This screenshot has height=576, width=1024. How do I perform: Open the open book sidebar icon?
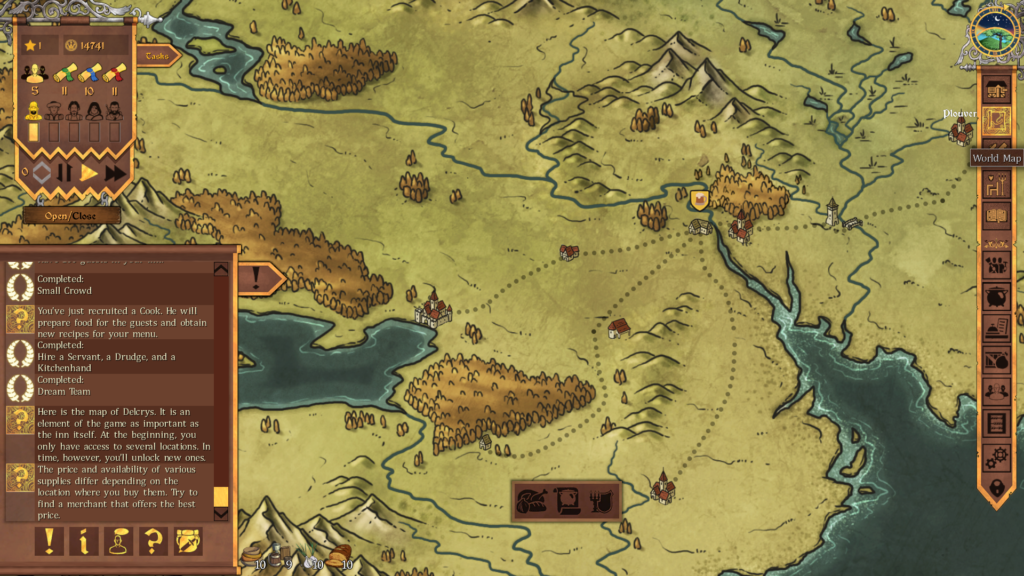coord(995,214)
